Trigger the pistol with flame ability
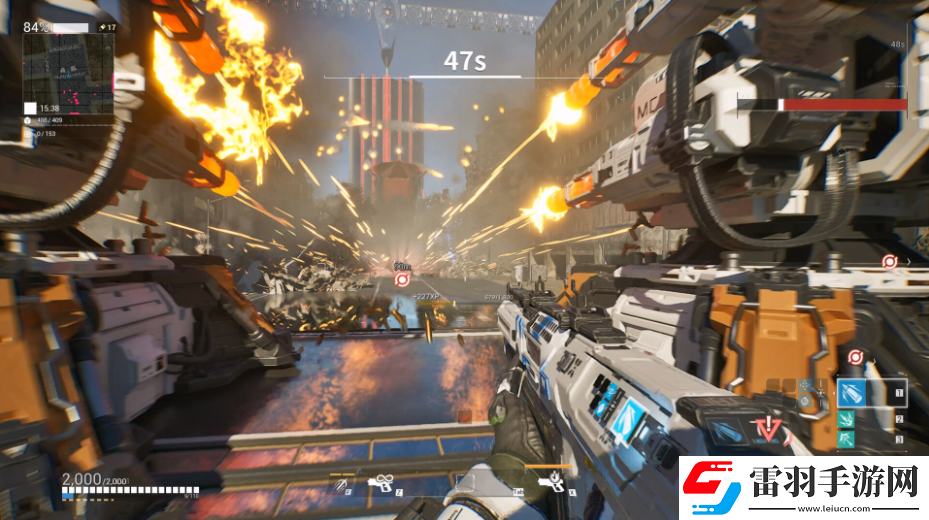 pos(550,483)
